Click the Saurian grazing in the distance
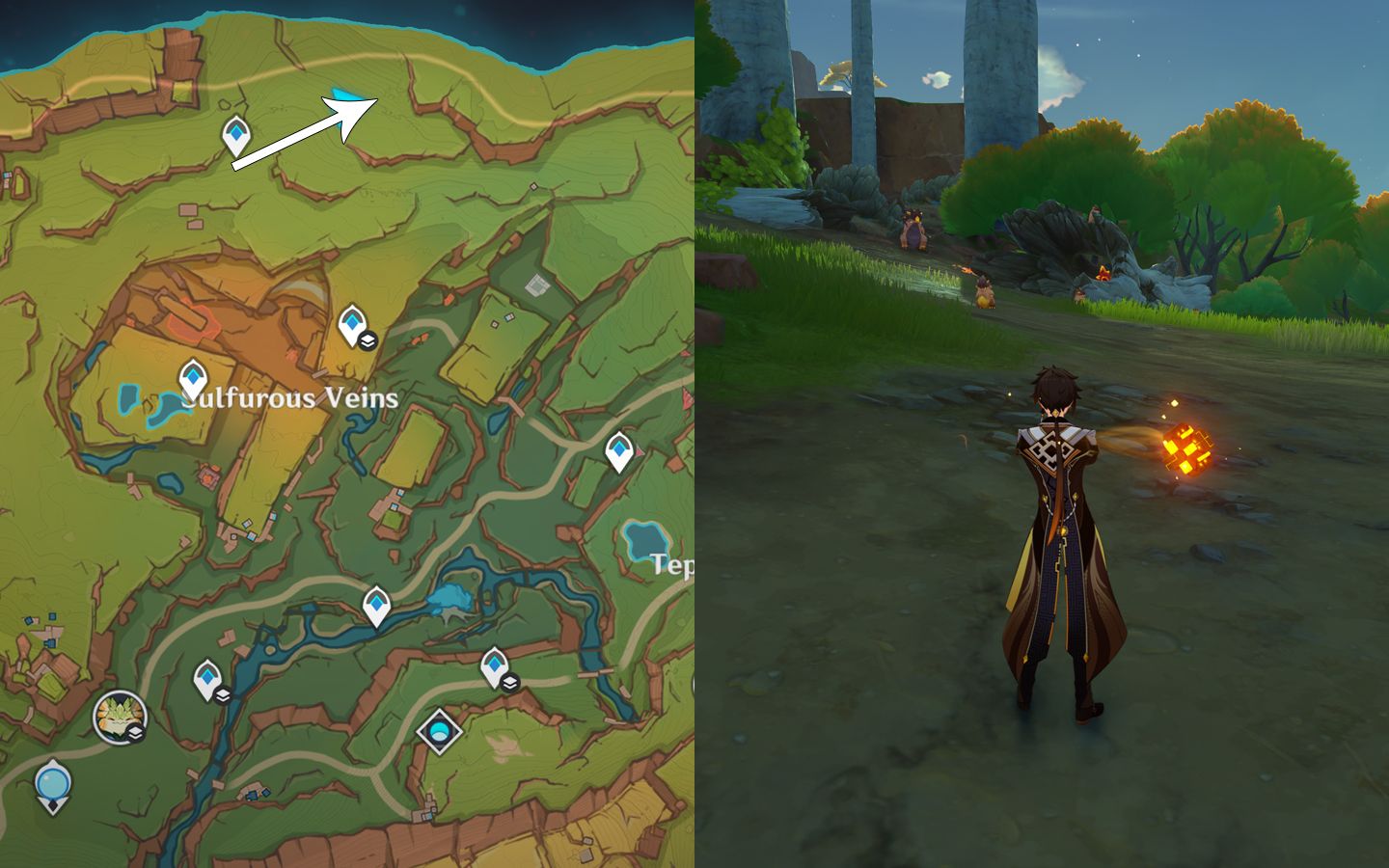The image size is (1389, 868). coord(912,233)
